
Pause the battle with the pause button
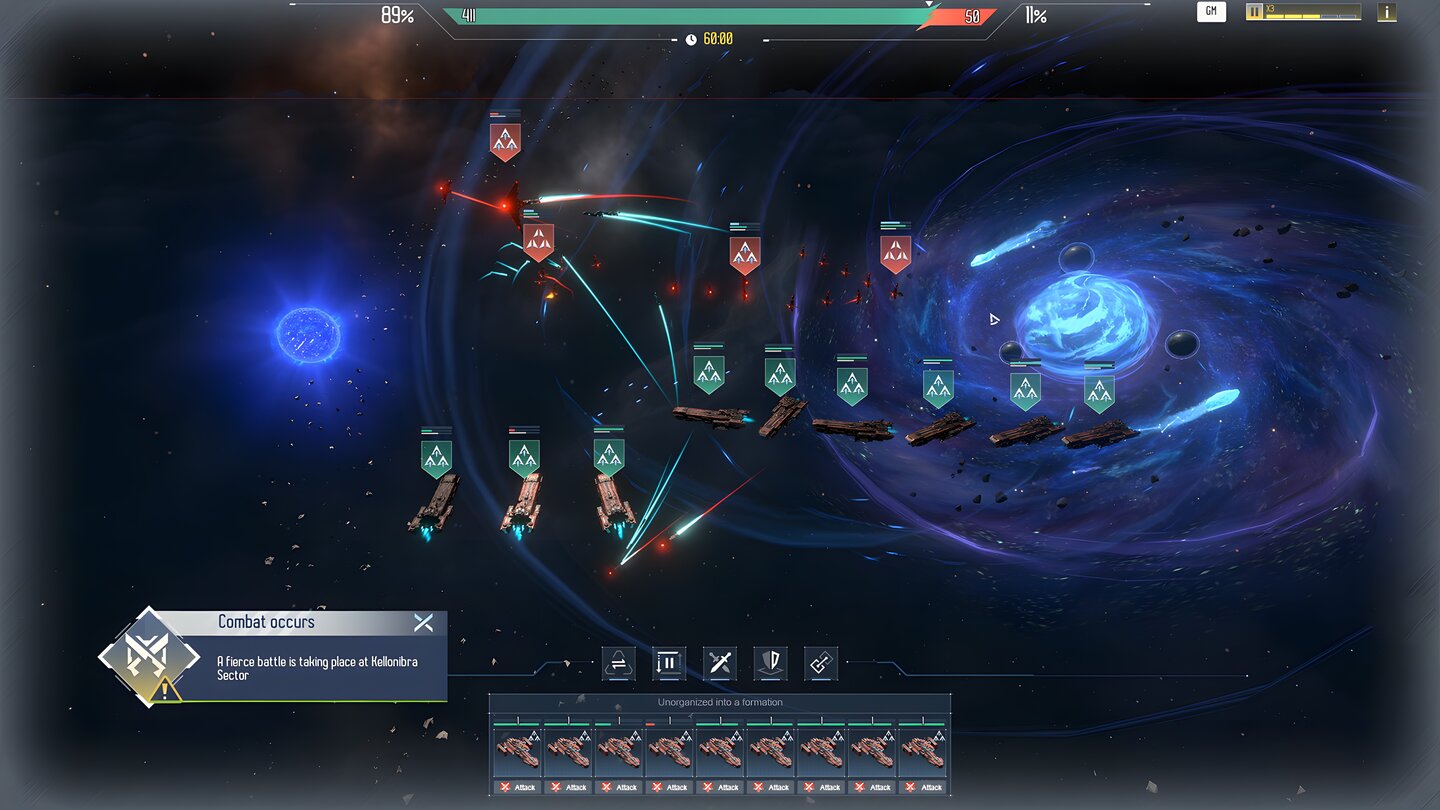(1254, 12)
